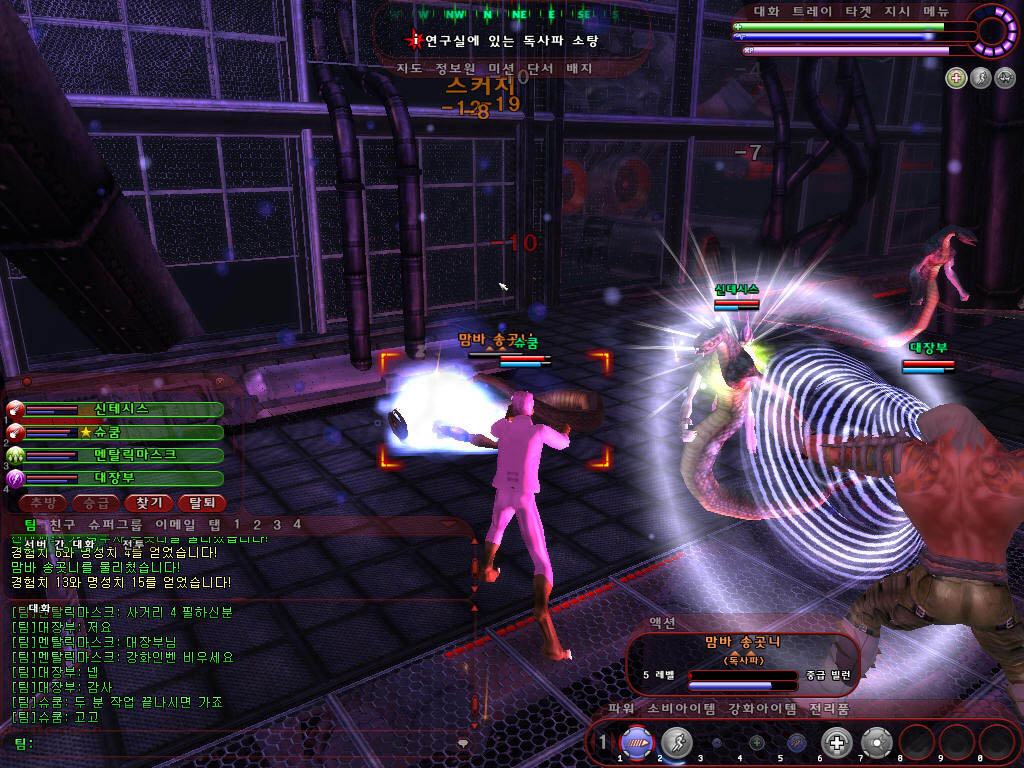Click the 탈퇴 (Quit team) button
1024x768 pixels.
[x=201, y=503]
